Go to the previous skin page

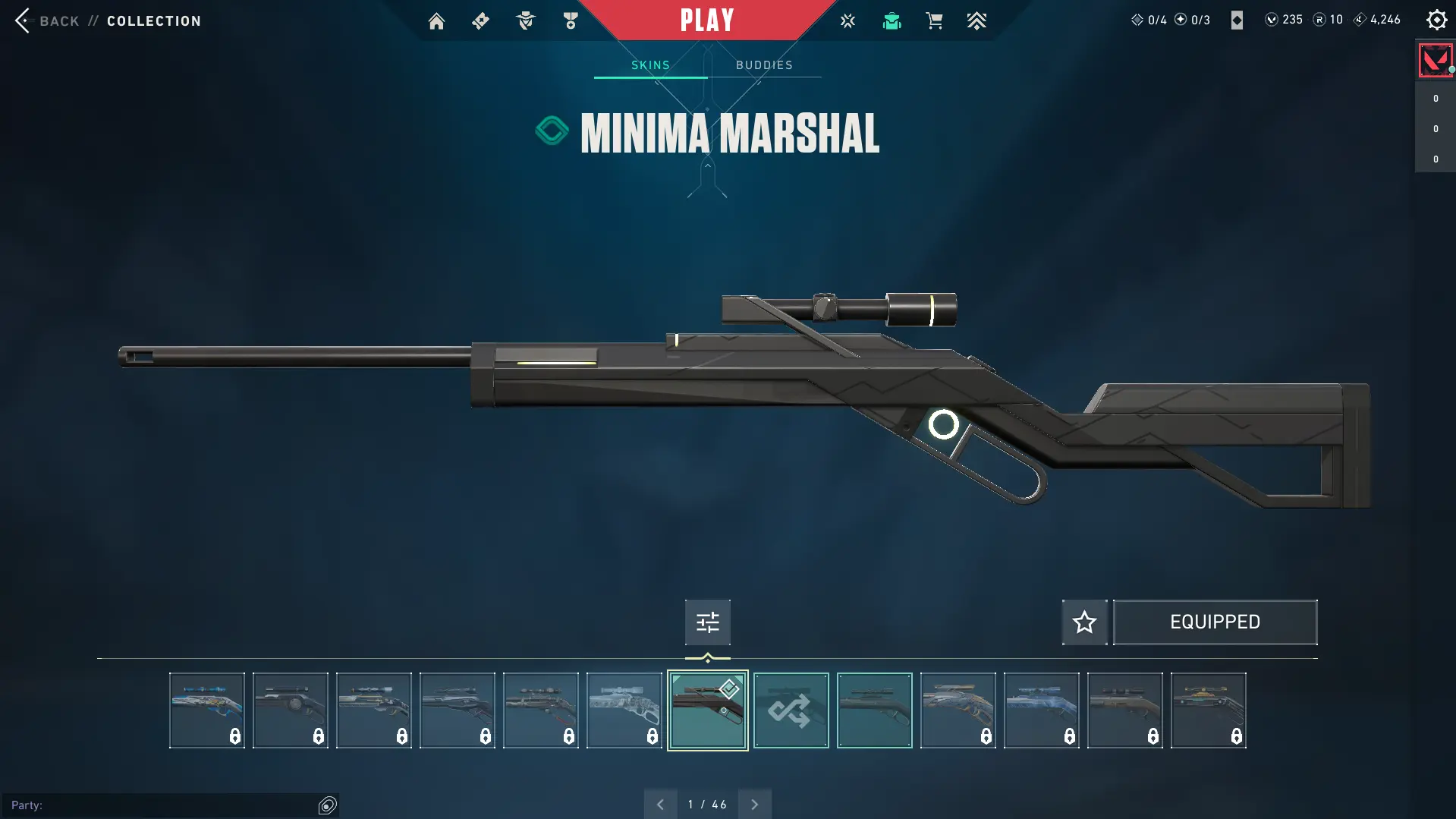point(660,805)
